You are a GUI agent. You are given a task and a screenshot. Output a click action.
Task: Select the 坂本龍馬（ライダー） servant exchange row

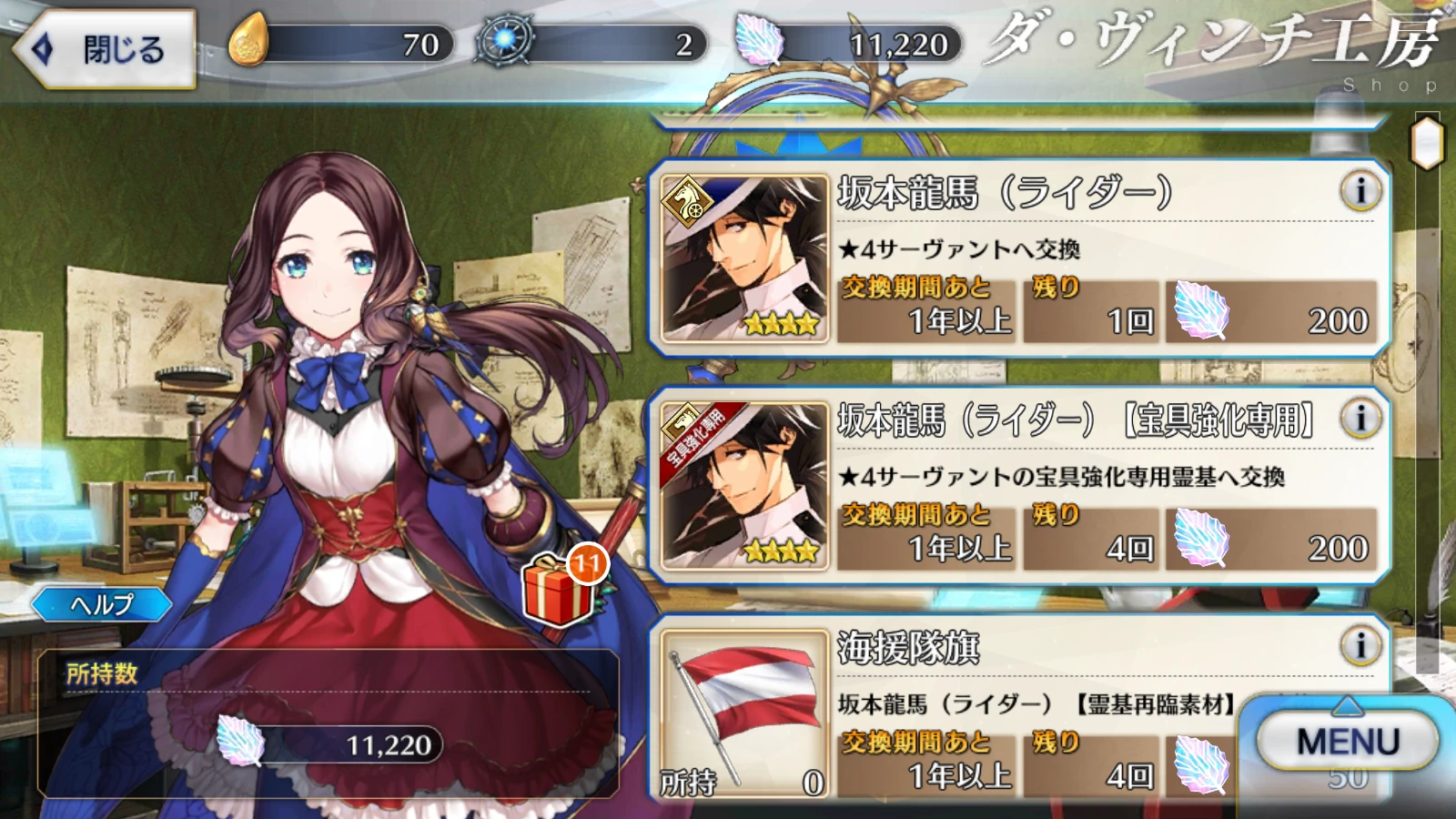pyautogui.click(x=1019, y=258)
